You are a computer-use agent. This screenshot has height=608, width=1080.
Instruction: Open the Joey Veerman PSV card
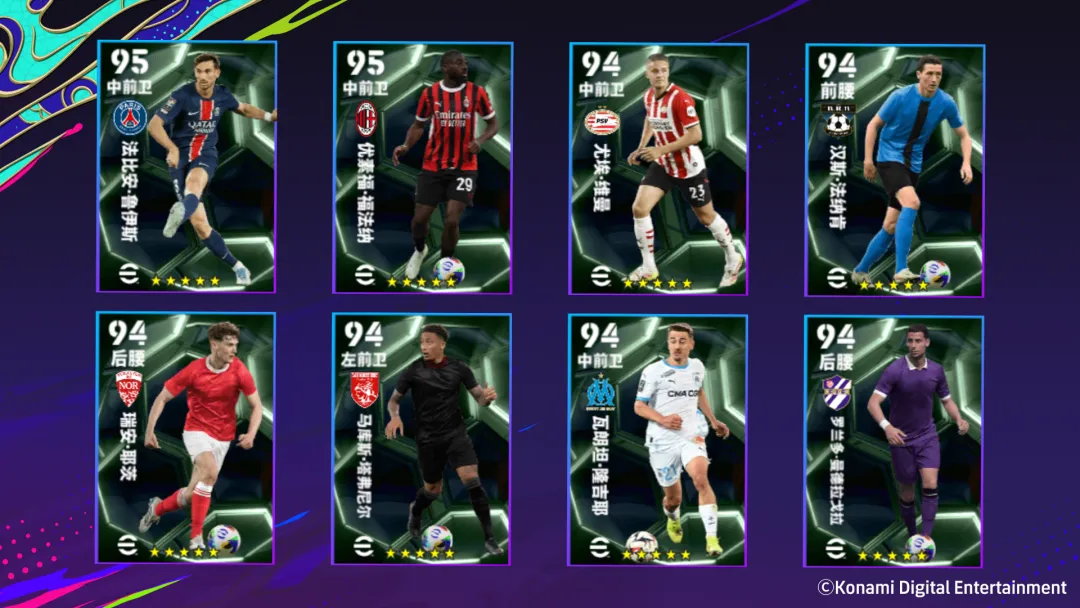tap(658, 167)
